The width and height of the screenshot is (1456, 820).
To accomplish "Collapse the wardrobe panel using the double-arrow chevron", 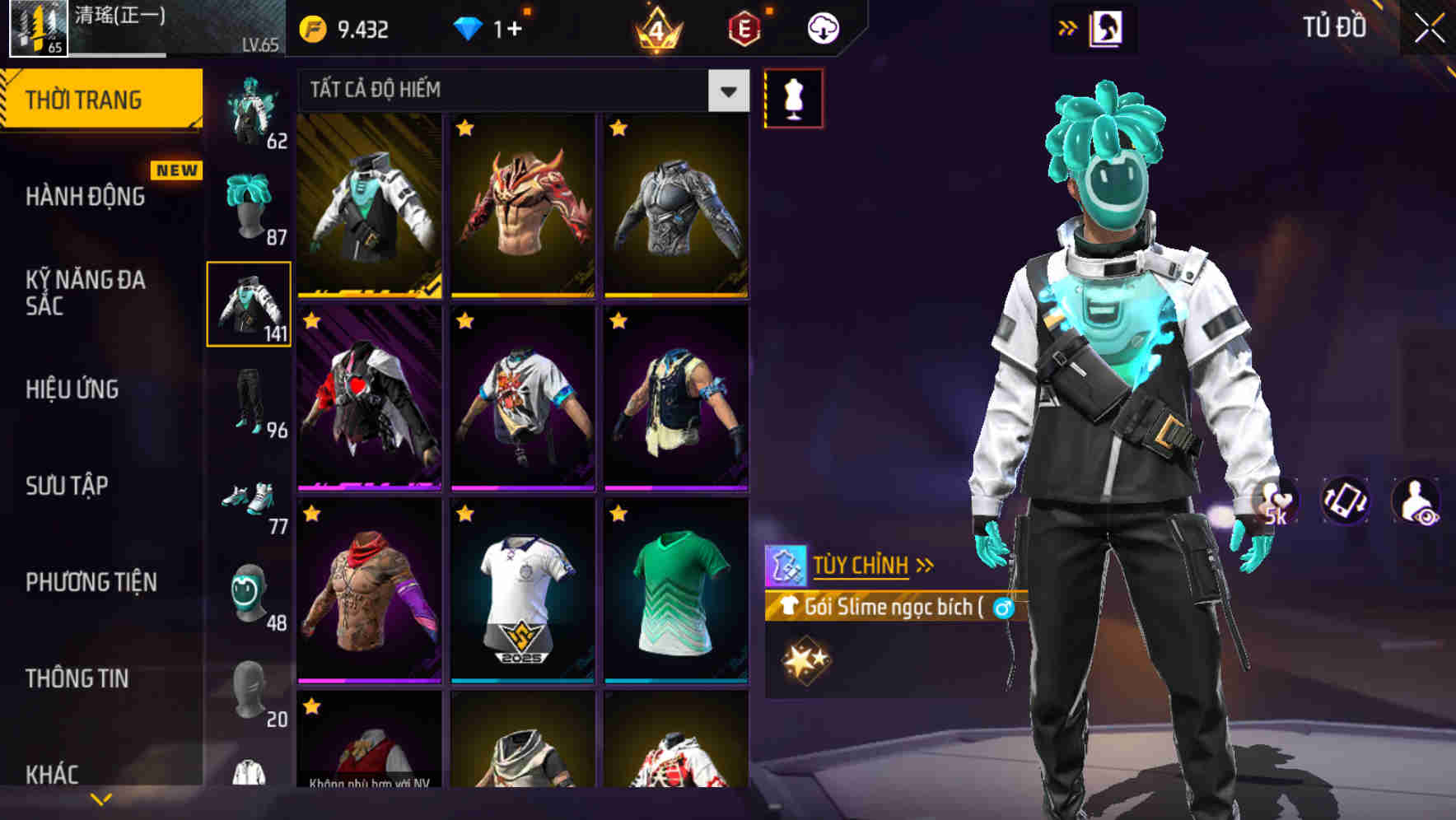I will point(1068,26).
